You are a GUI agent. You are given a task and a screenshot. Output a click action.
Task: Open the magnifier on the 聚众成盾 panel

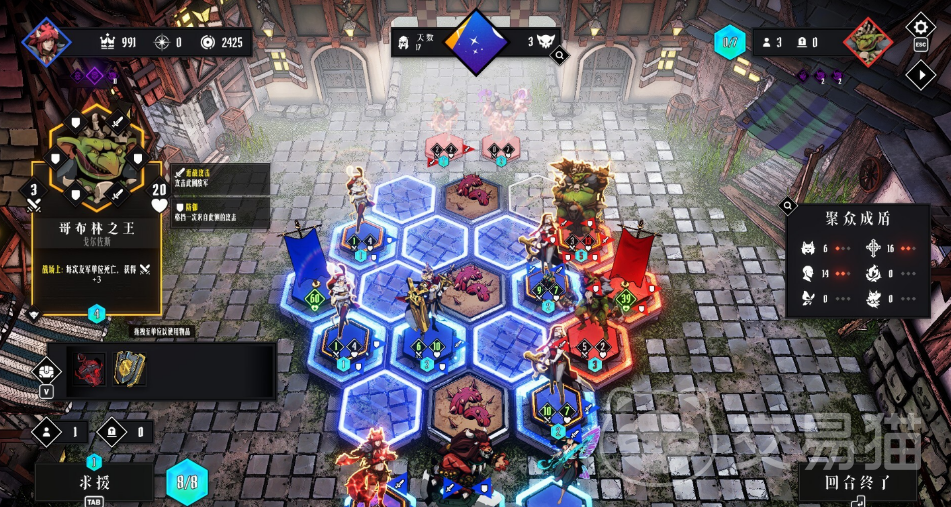(790, 209)
